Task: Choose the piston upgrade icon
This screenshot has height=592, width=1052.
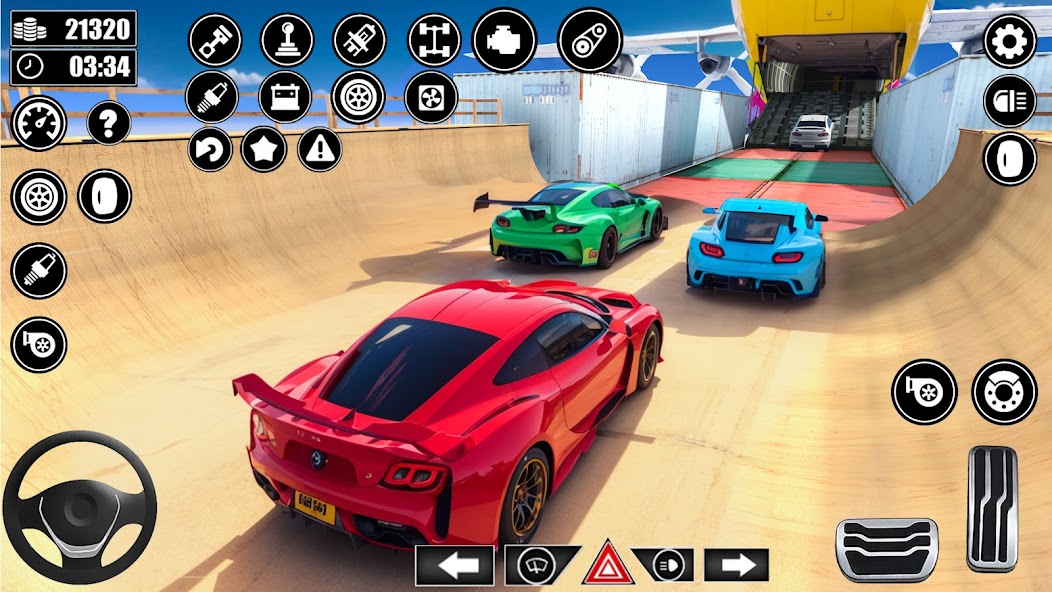Action: point(214,41)
